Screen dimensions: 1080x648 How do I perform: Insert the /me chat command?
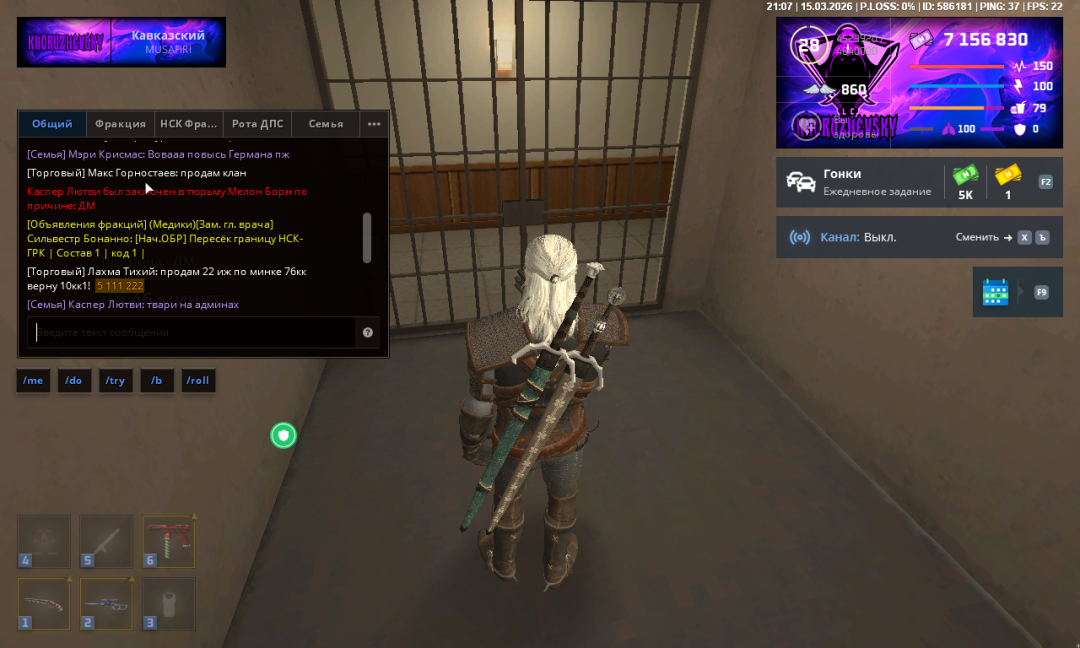click(x=34, y=381)
